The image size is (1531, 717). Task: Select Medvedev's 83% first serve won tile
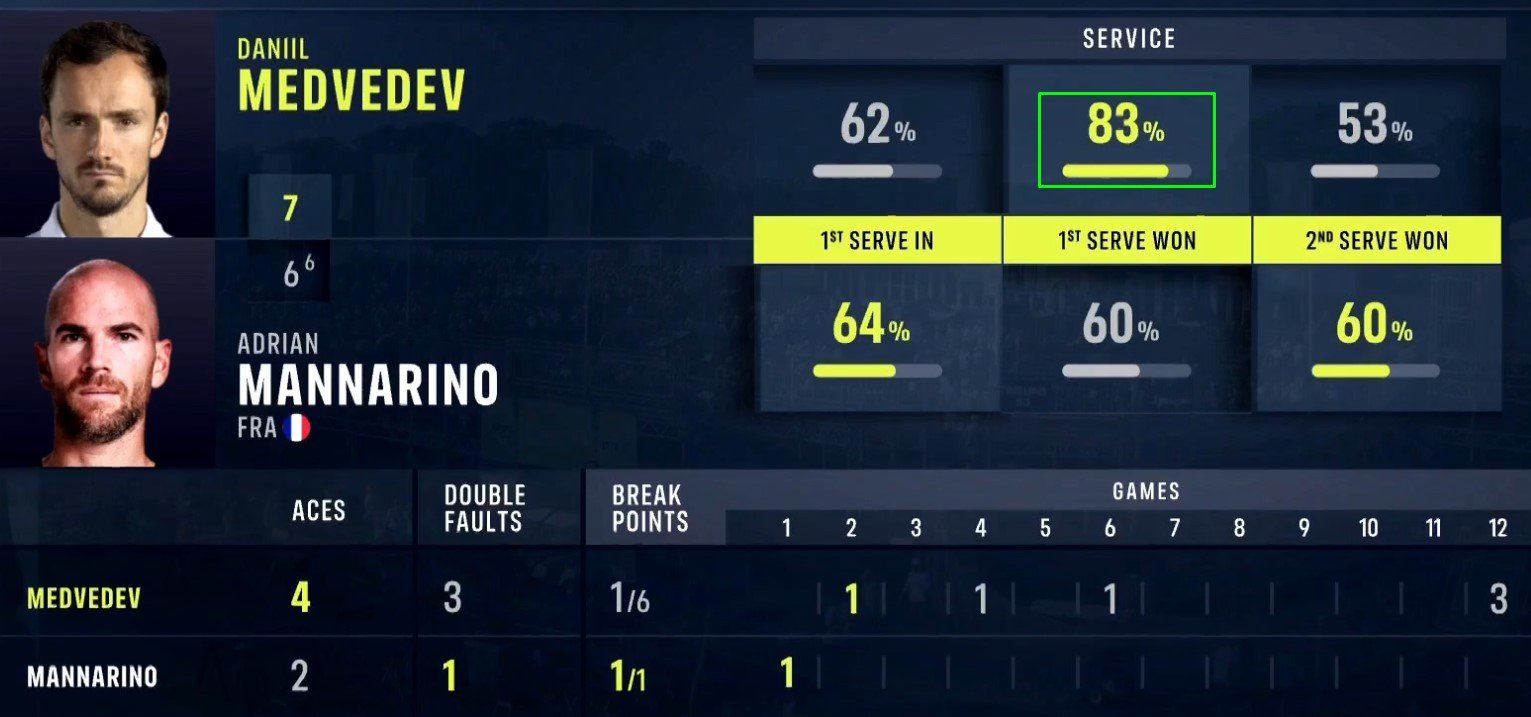pyautogui.click(x=1126, y=140)
